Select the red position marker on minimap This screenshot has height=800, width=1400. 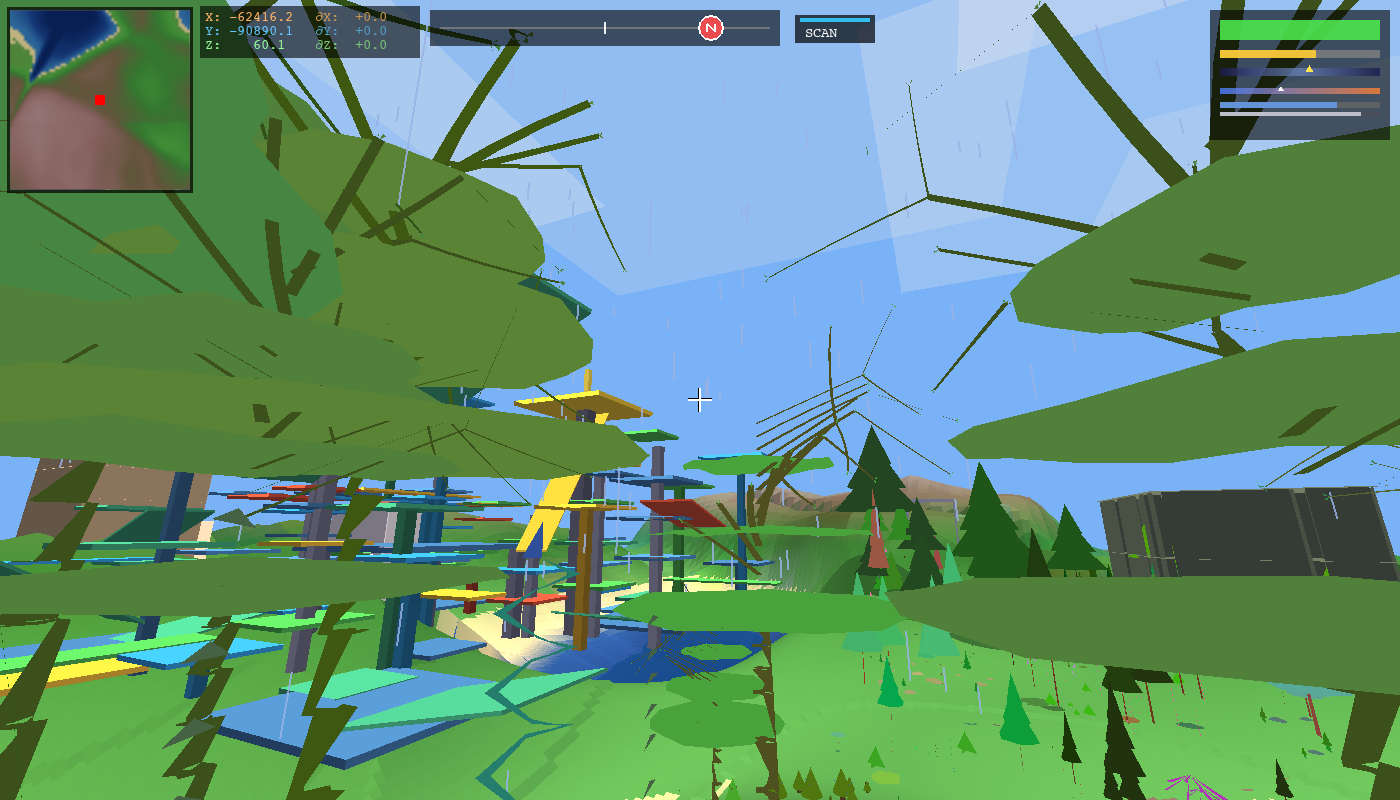pos(100,100)
